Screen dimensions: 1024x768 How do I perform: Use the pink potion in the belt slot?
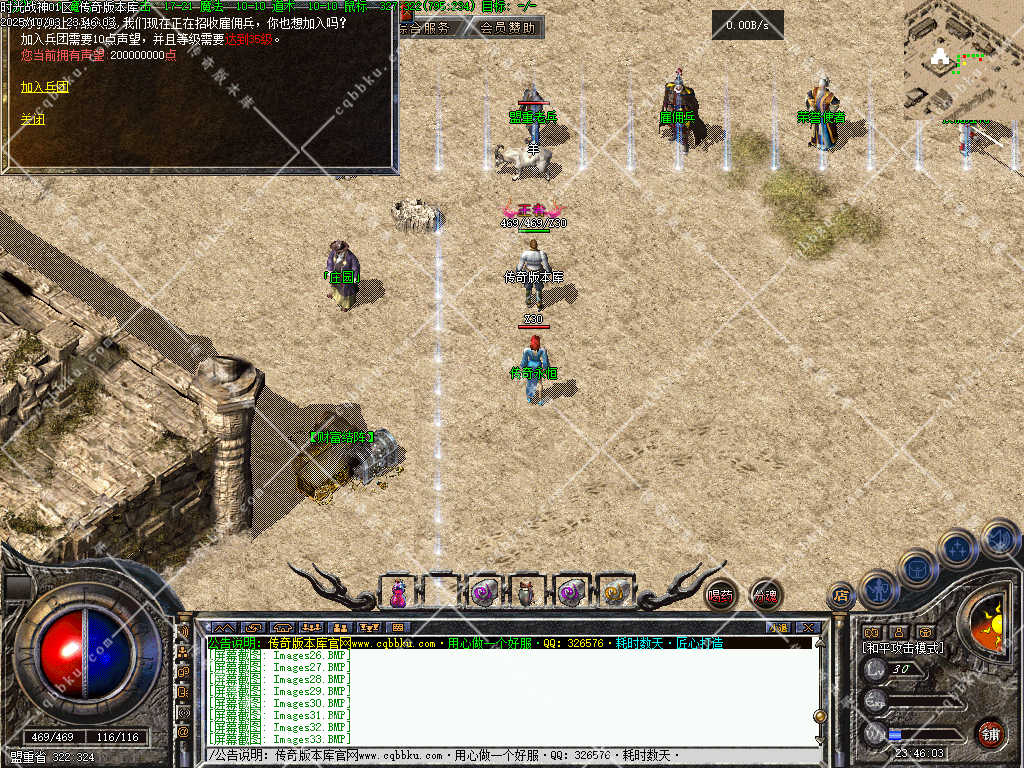click(398, 593)
